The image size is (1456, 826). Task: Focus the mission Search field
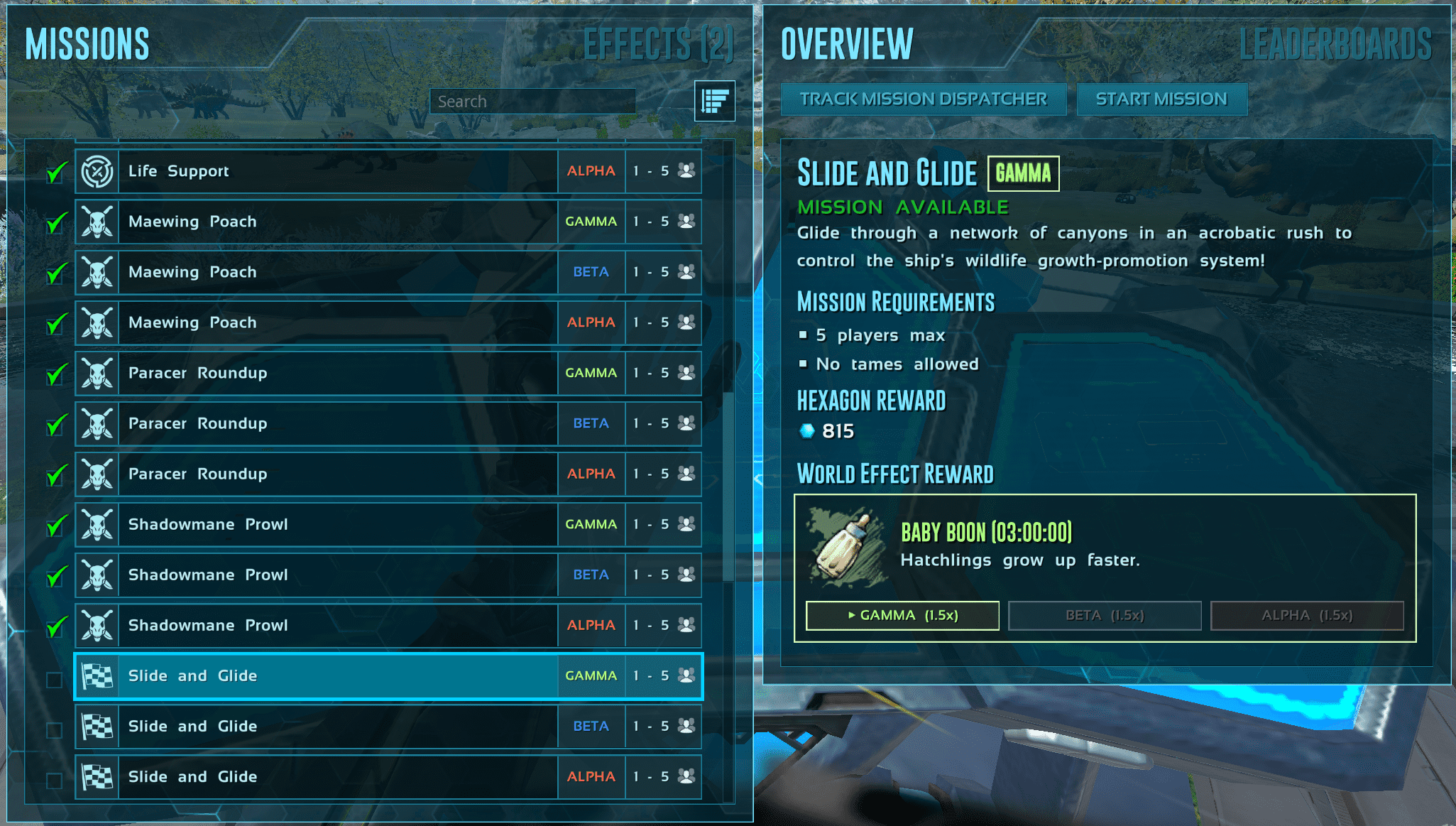pyautogui.click(x=532, y=102)
